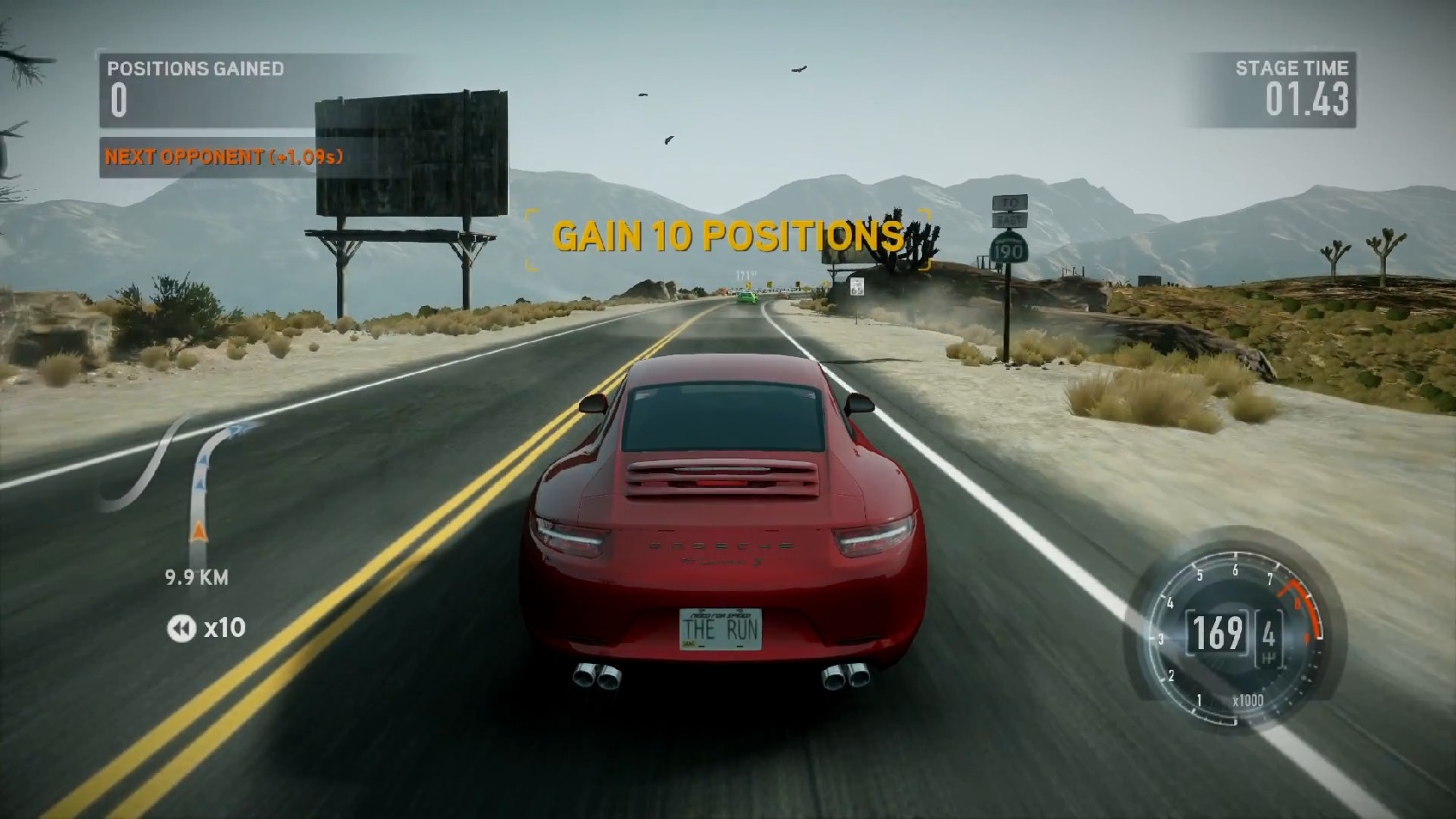Click the Next Opponent (+1.09s) label
Viewport: 1456px width, 819px height.
(x=224, y=158)
